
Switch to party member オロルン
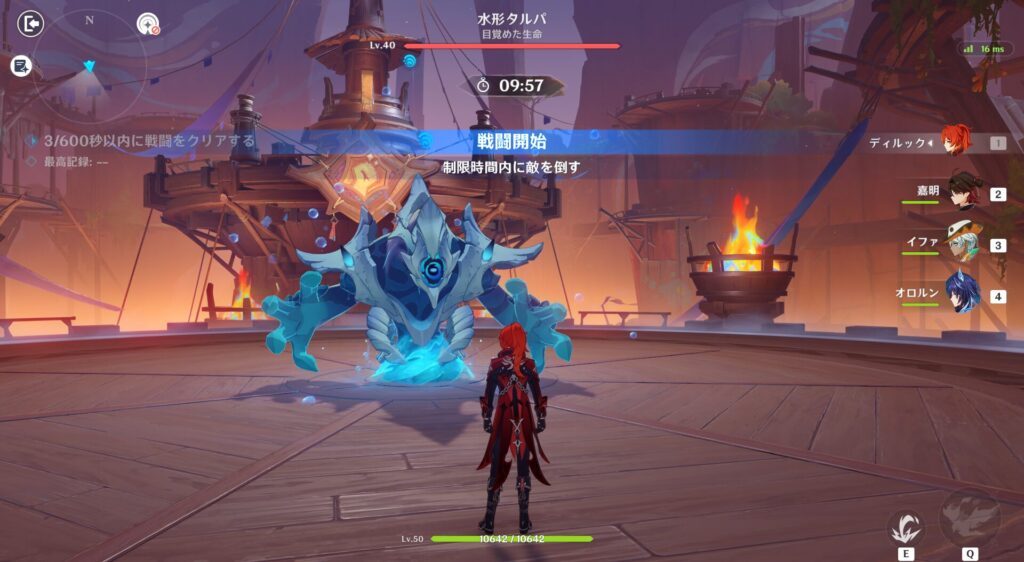(964, 294)
